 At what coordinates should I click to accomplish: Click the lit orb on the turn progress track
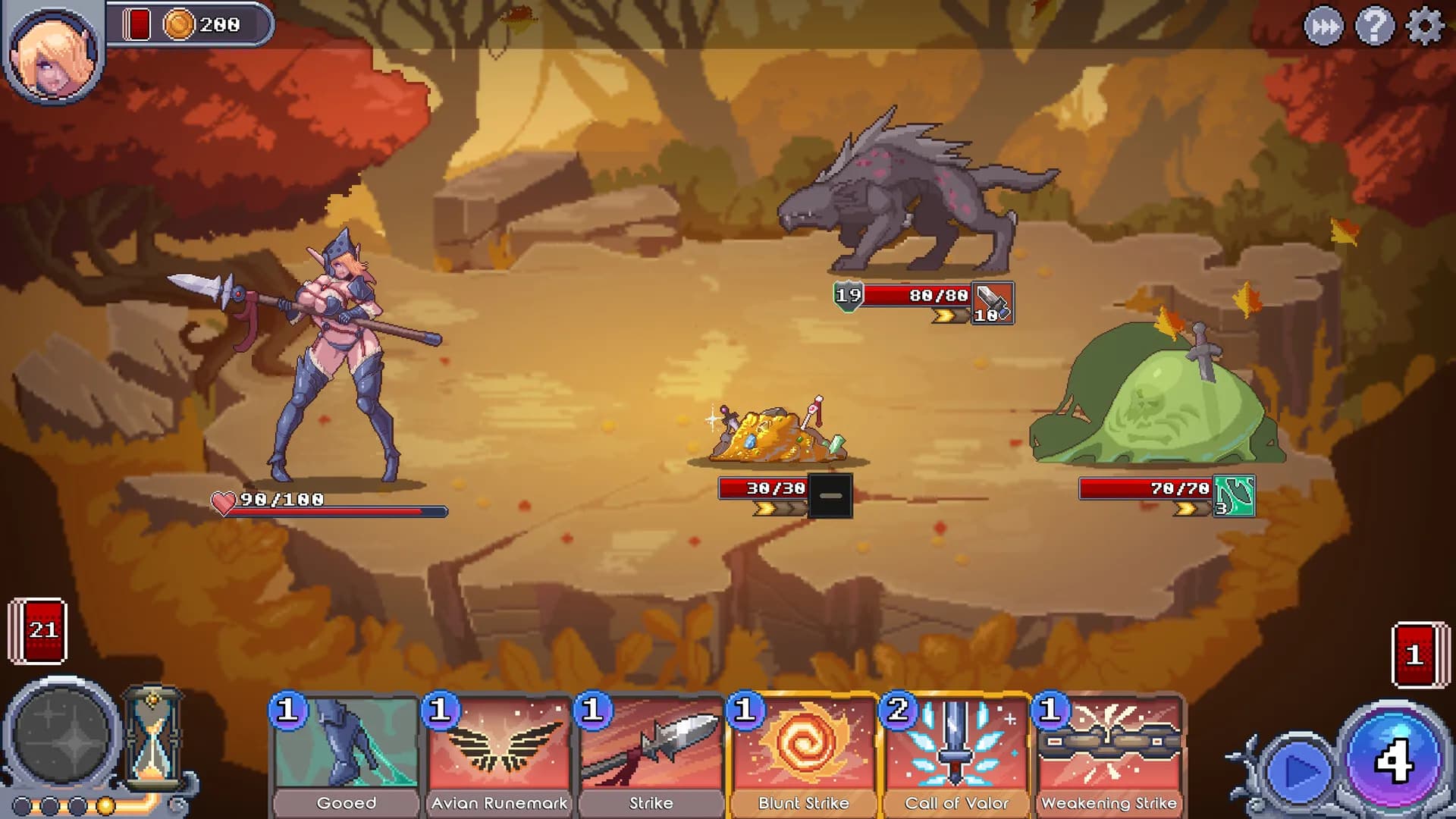click(105, 805)
